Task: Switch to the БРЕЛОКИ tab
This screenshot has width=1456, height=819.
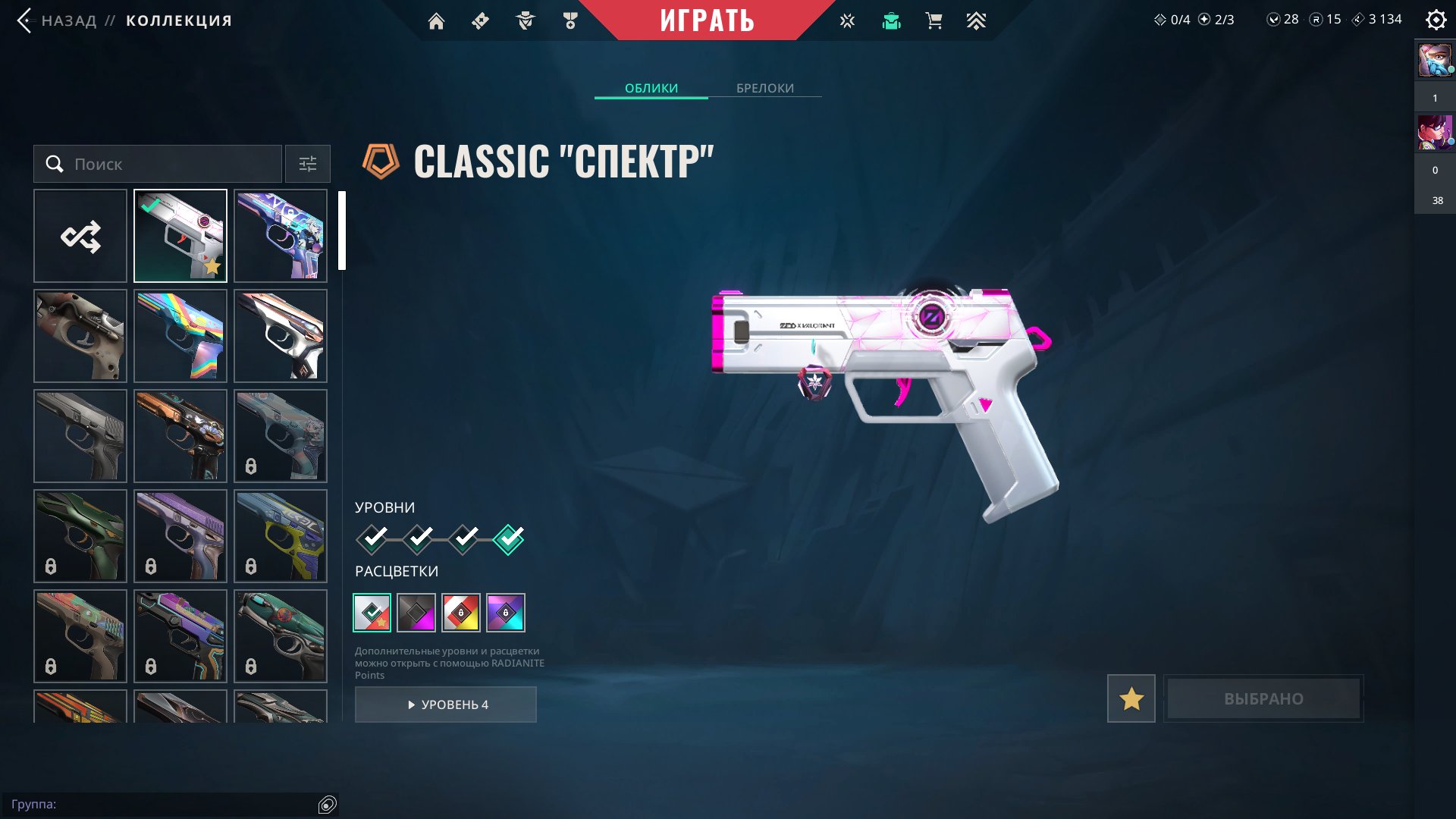Action: click(764, 88)
